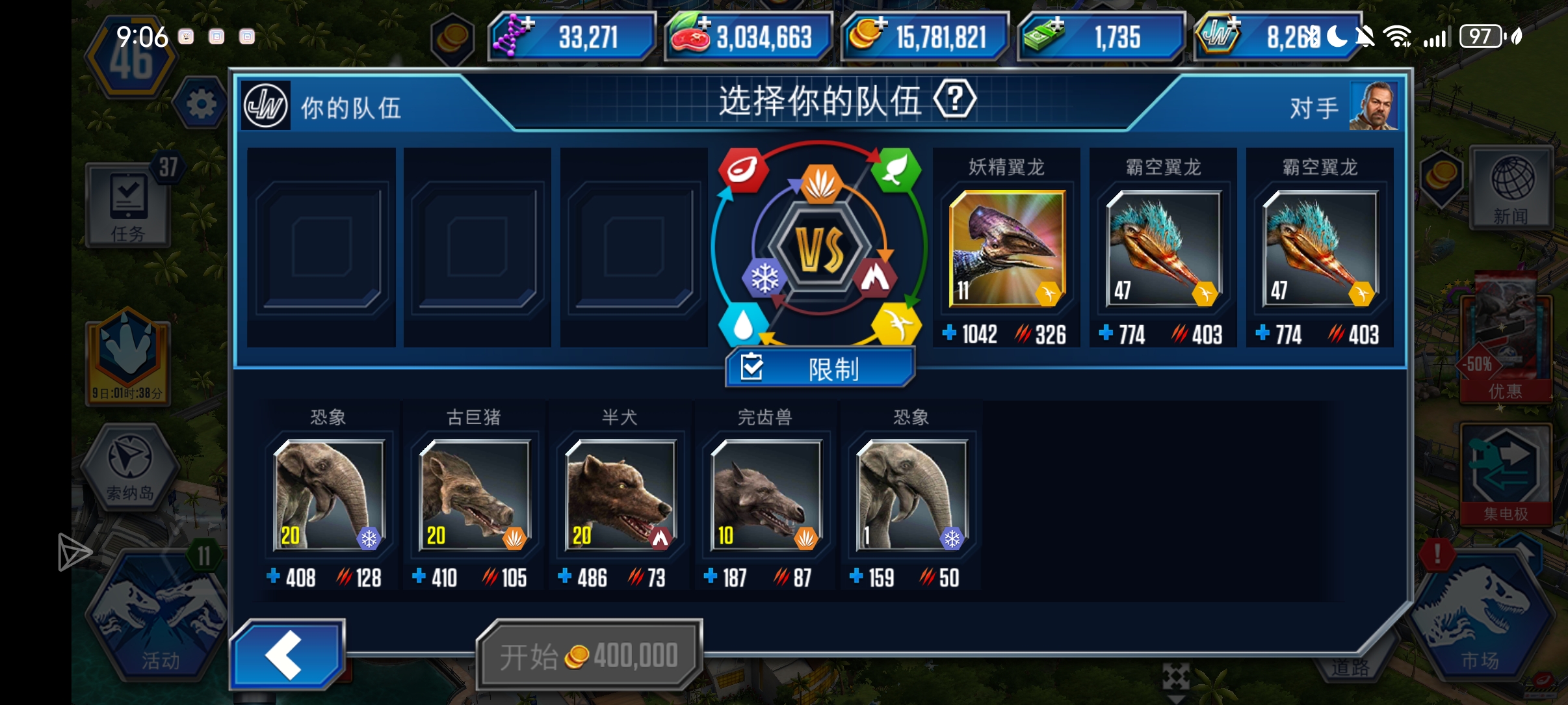
Task: Open the 任务 missions panel
Action: 128,206
